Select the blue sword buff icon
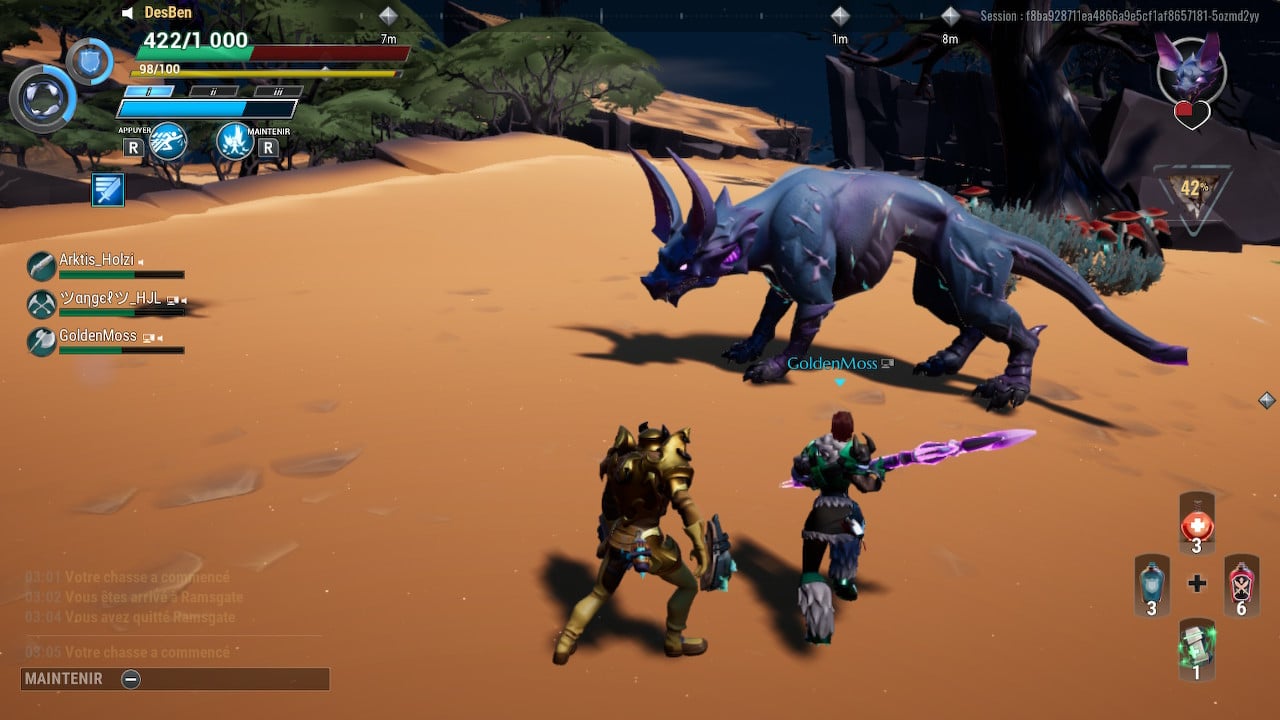The height and width of the screenshot is (720, 1280). tap(108, 189)
